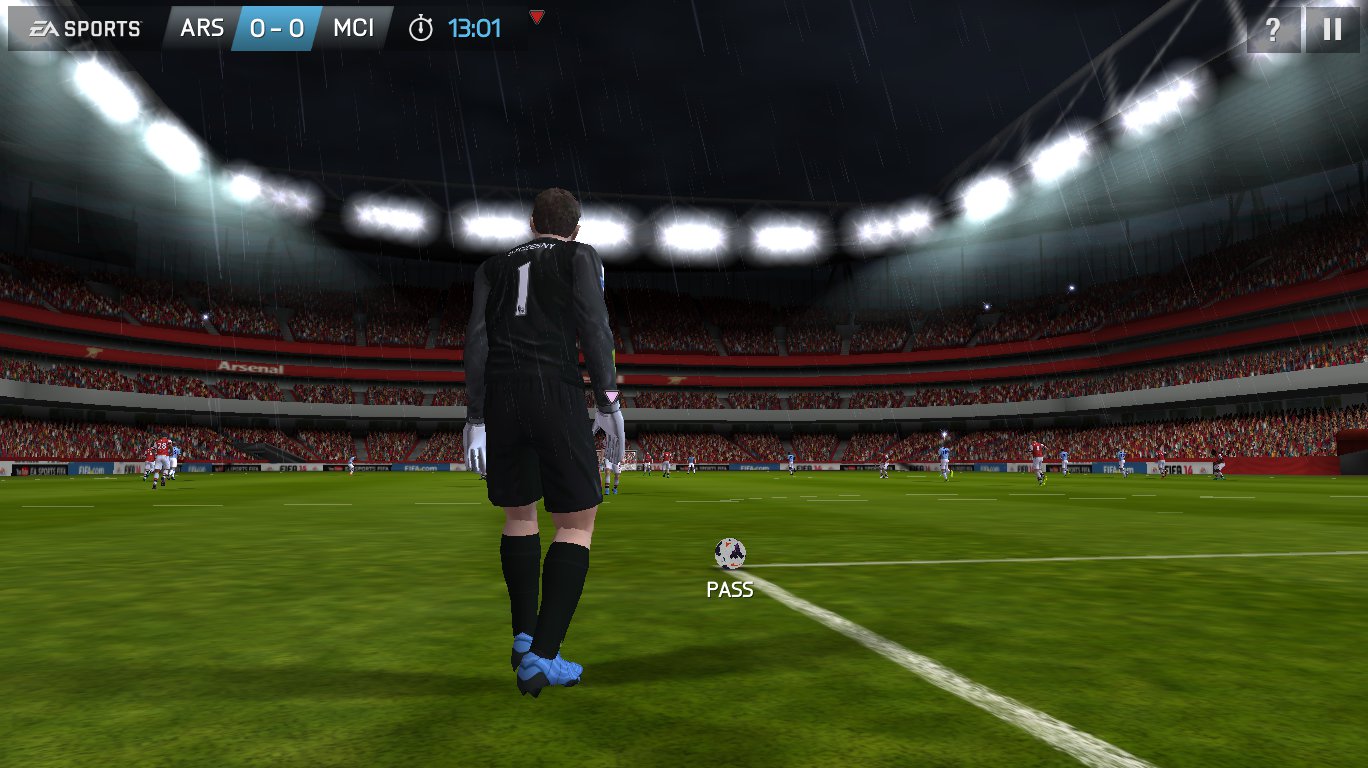Open the question mark help screen

(x=1273, y=29)
